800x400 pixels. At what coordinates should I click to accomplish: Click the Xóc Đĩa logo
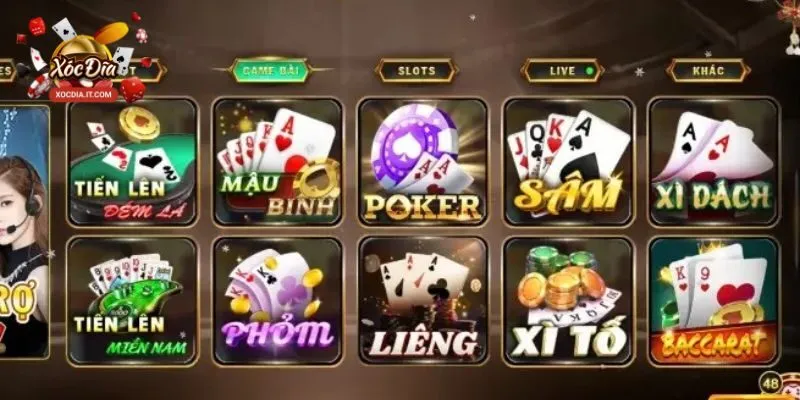point(84,60)
